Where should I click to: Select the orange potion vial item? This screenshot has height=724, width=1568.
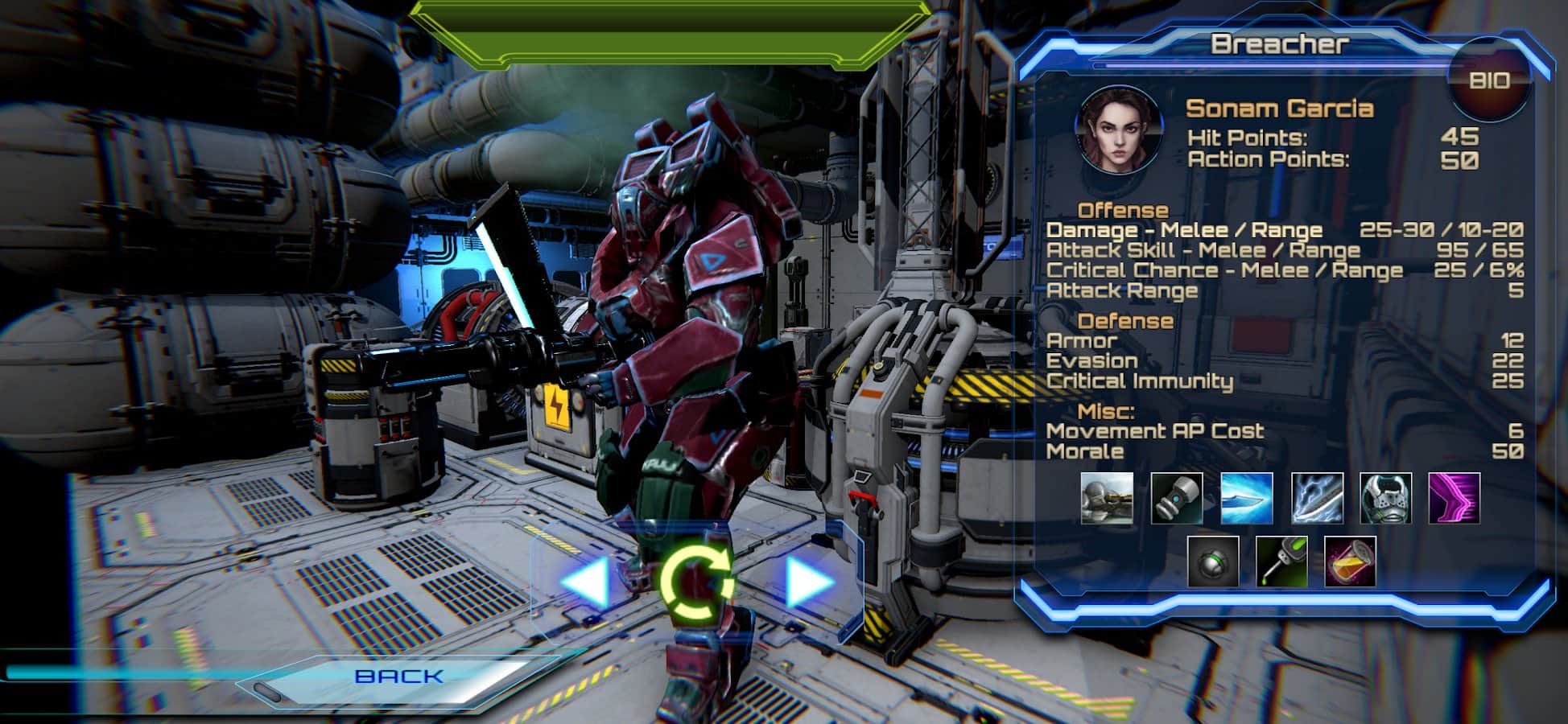(1350, 562)
